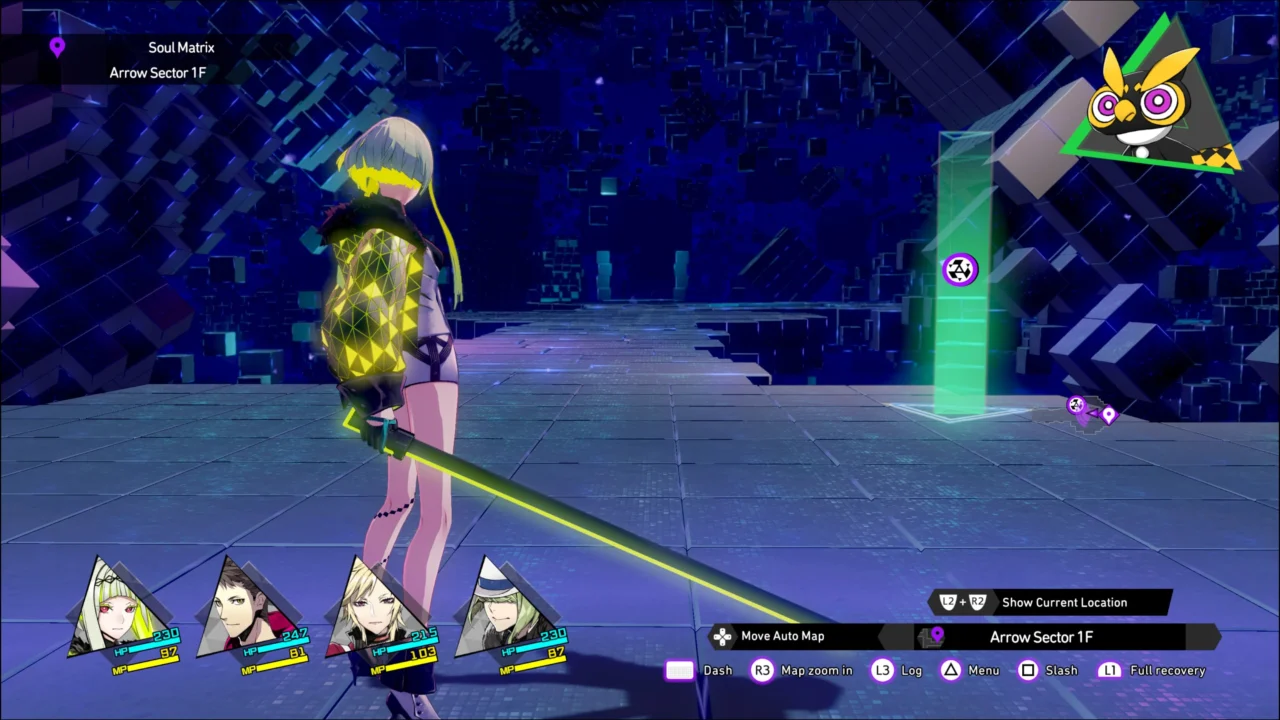The height and width of the screenshot is (720, 1280).
Task: Click the Square Slash attack icon
Action: 1028,670
